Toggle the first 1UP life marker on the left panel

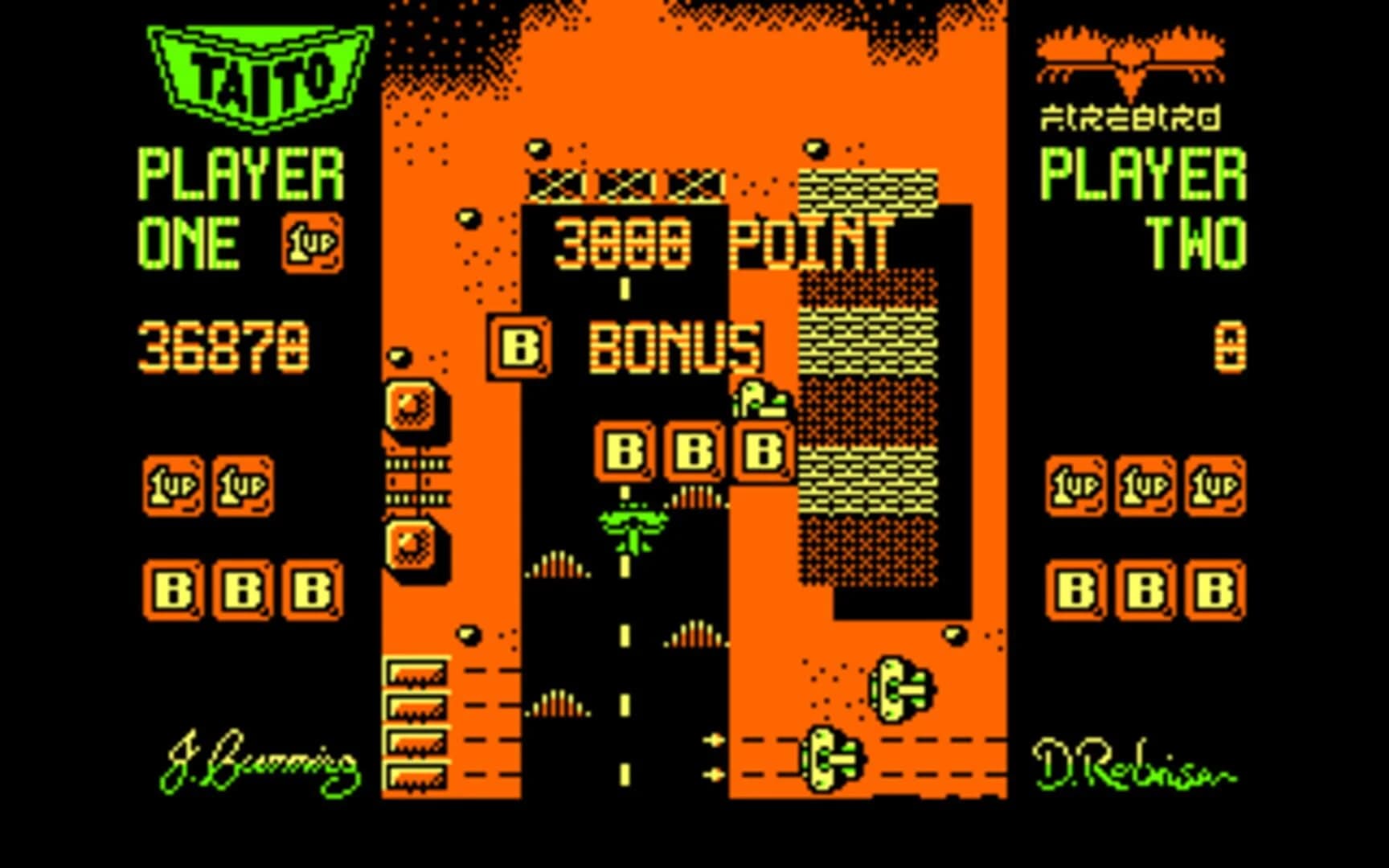[x=173, y=486]
